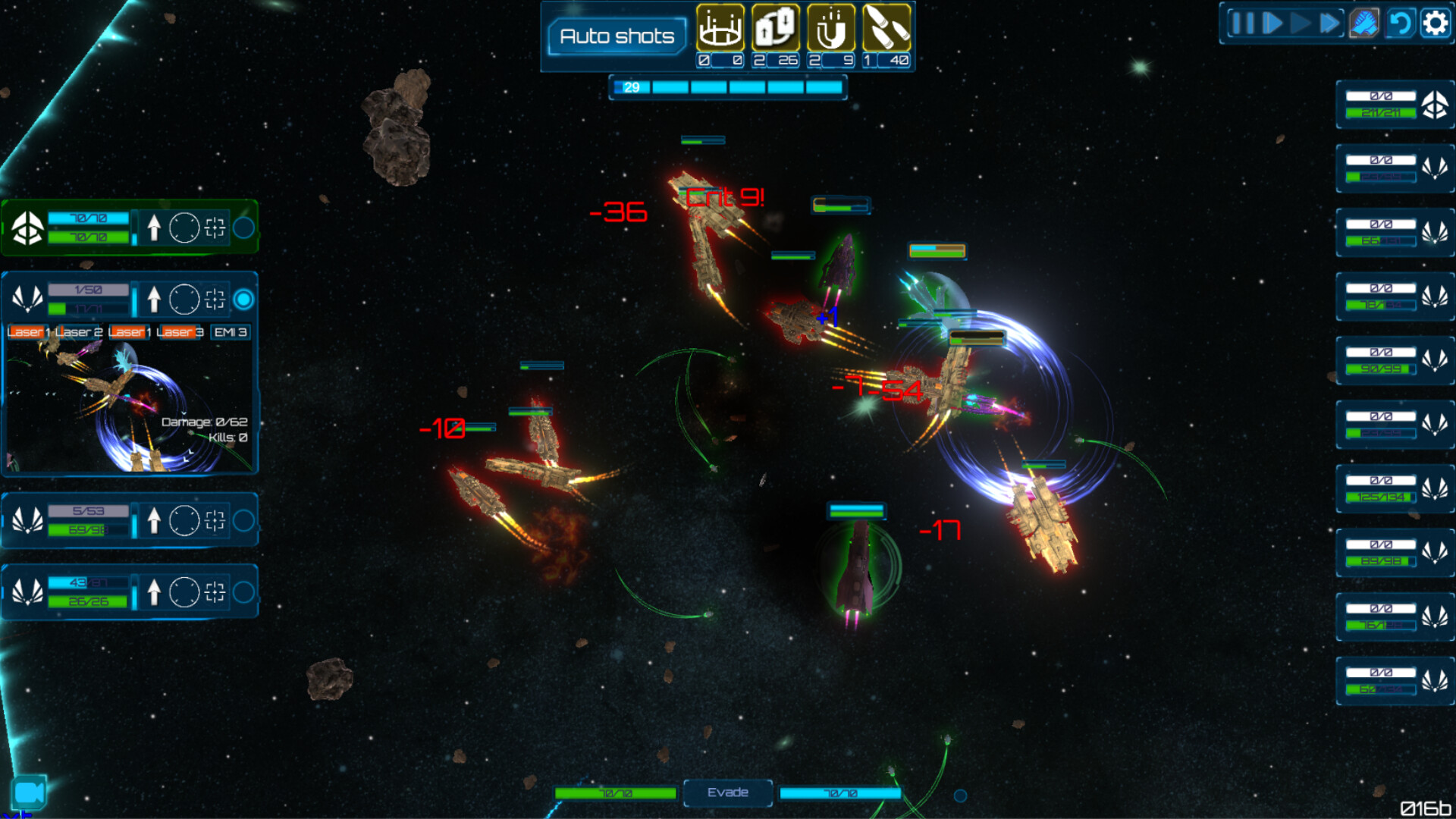Pick the EMI 3 weapon

231,332
